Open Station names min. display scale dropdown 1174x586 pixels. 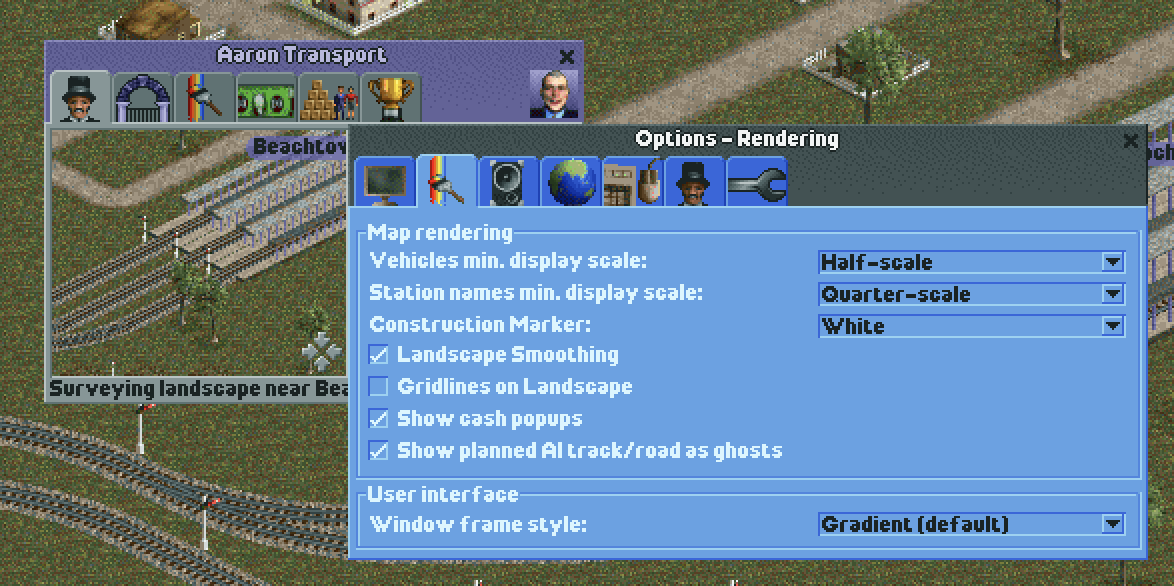pos(1112,294)
